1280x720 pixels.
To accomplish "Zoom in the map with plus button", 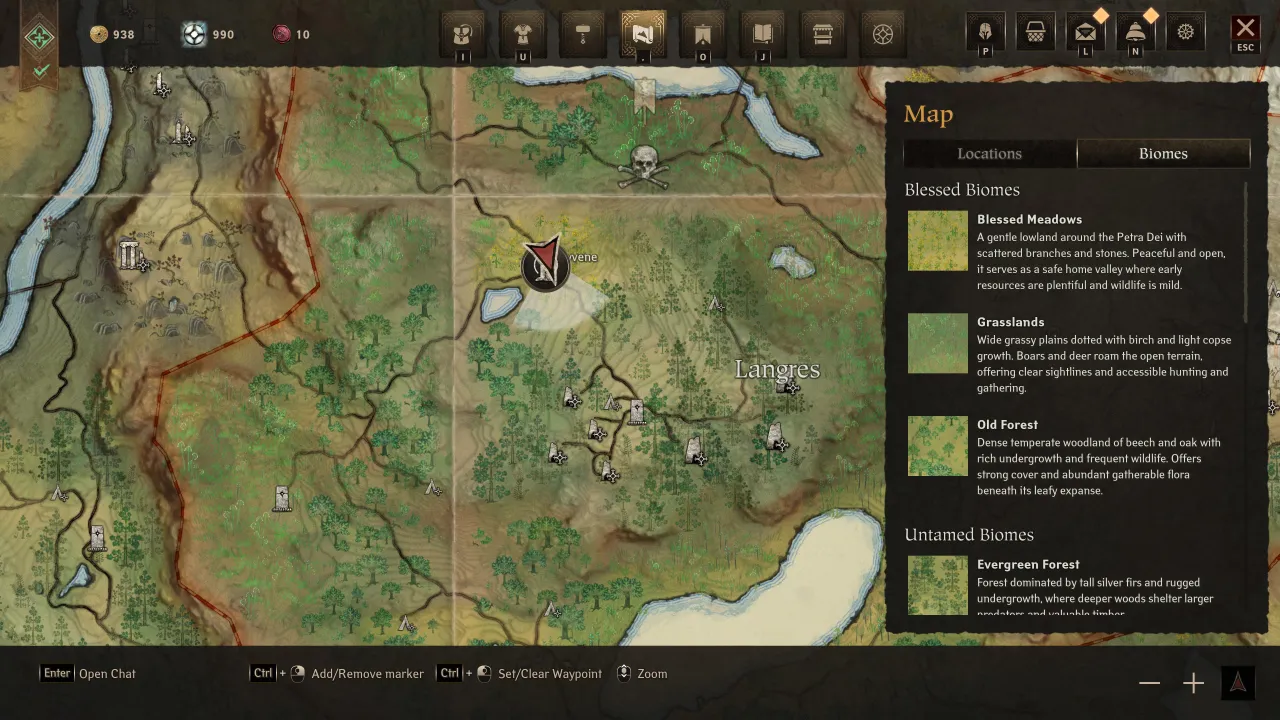I will pos(1193,683).
